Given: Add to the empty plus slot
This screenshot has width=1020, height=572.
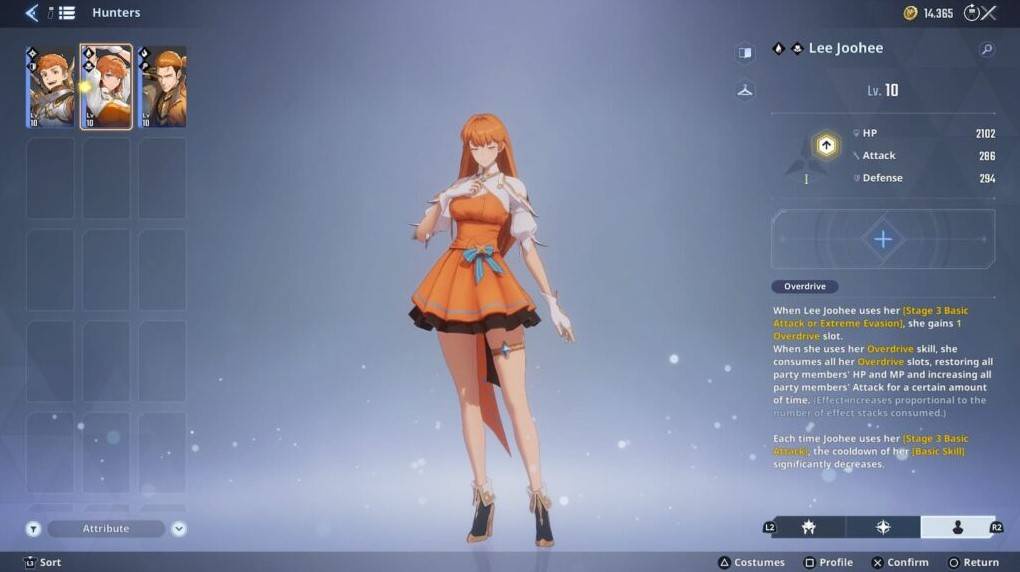Looking at the screenshot, I should tap(883, 239).
